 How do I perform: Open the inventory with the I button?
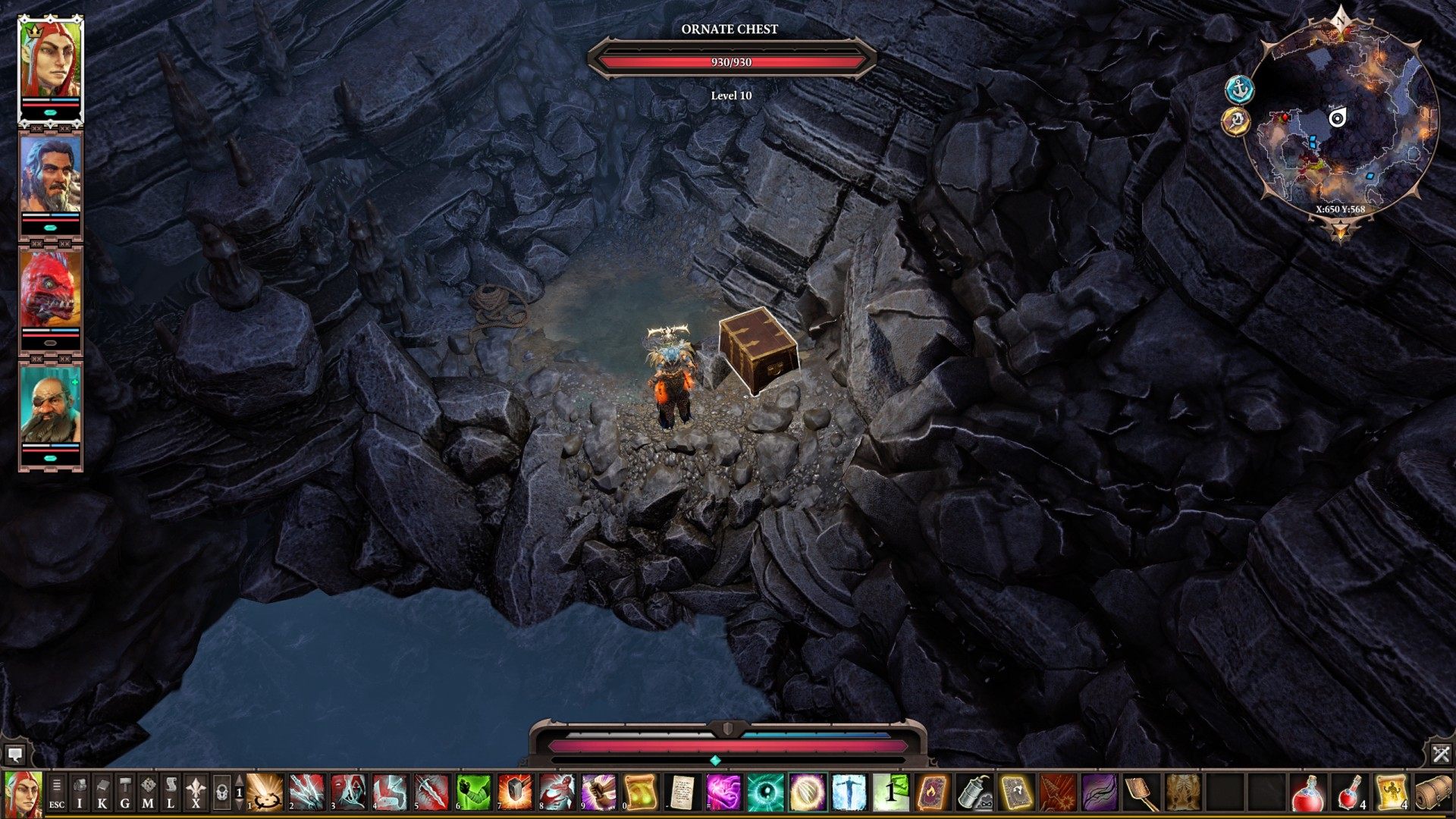(80, 792)
